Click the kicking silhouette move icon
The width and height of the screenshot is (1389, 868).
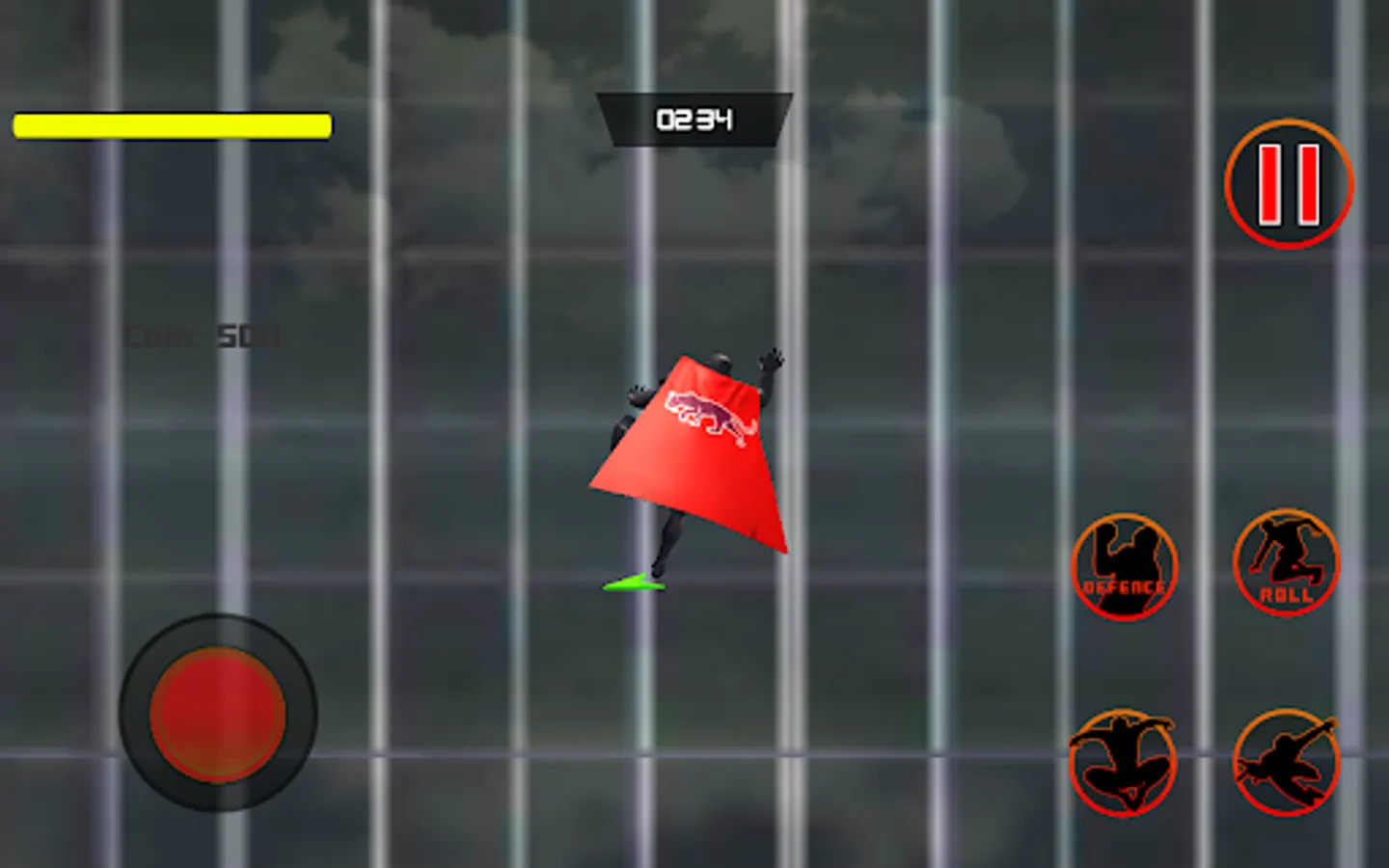point(1286,762)
